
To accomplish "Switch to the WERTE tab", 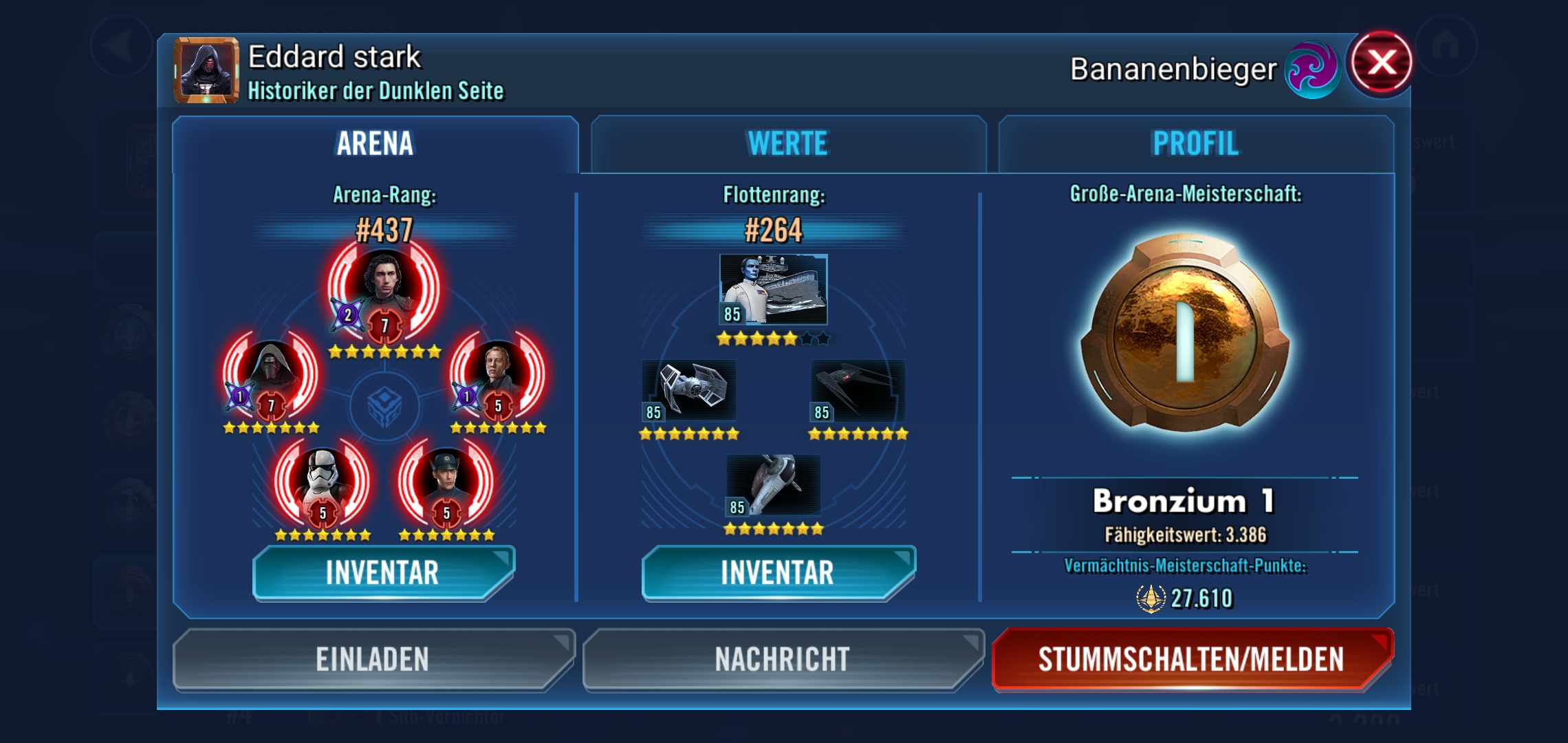I will [x=788, y=144].
